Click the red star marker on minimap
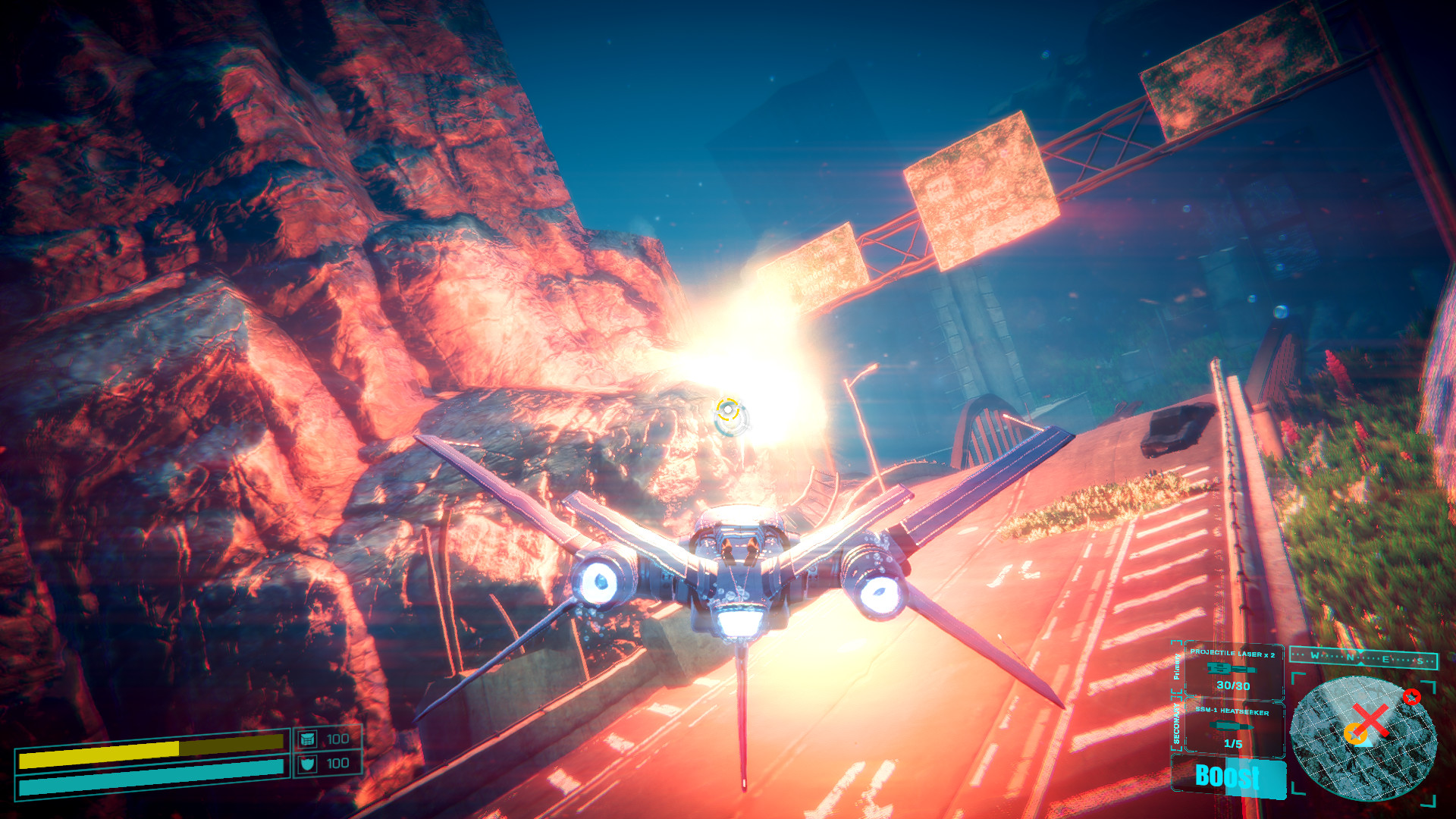Viewport: 1456px width, 819px height. [x=1411, y=696]
